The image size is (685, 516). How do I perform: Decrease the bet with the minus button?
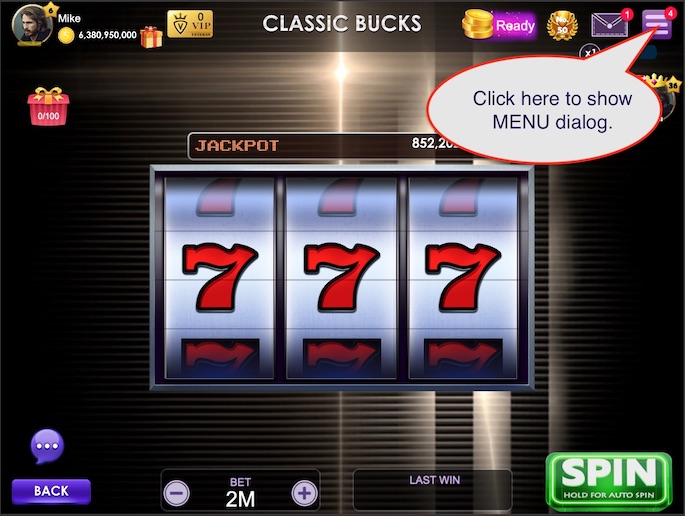(x=177, y=492)
